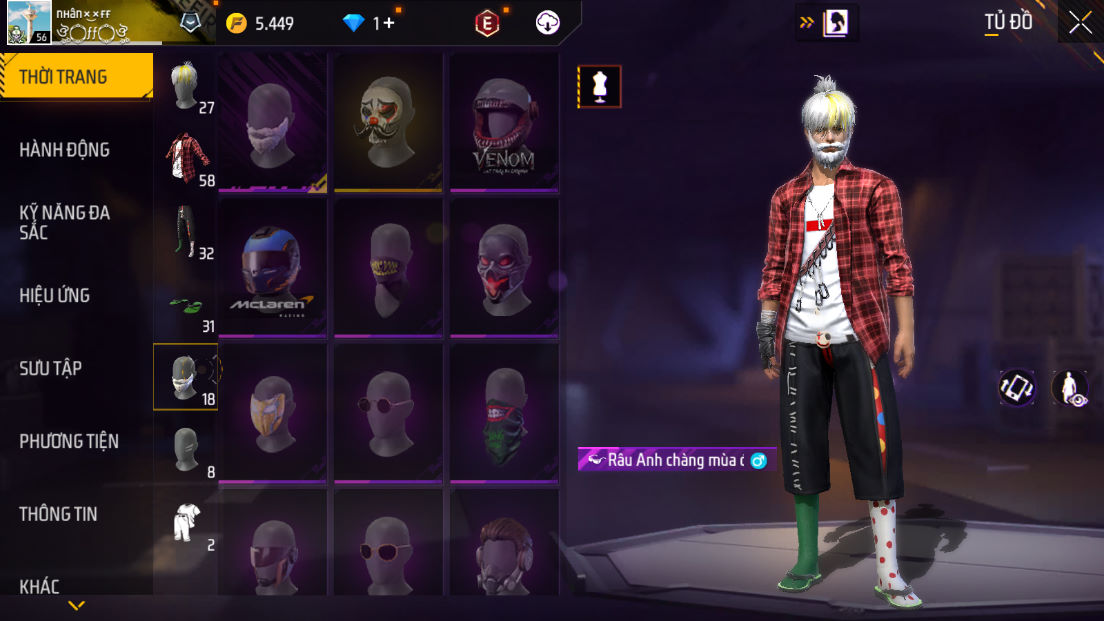Click the mannequin outfit preset icon
The height and width of the screenshot is (621, 1104).
(x=599, y=87)
